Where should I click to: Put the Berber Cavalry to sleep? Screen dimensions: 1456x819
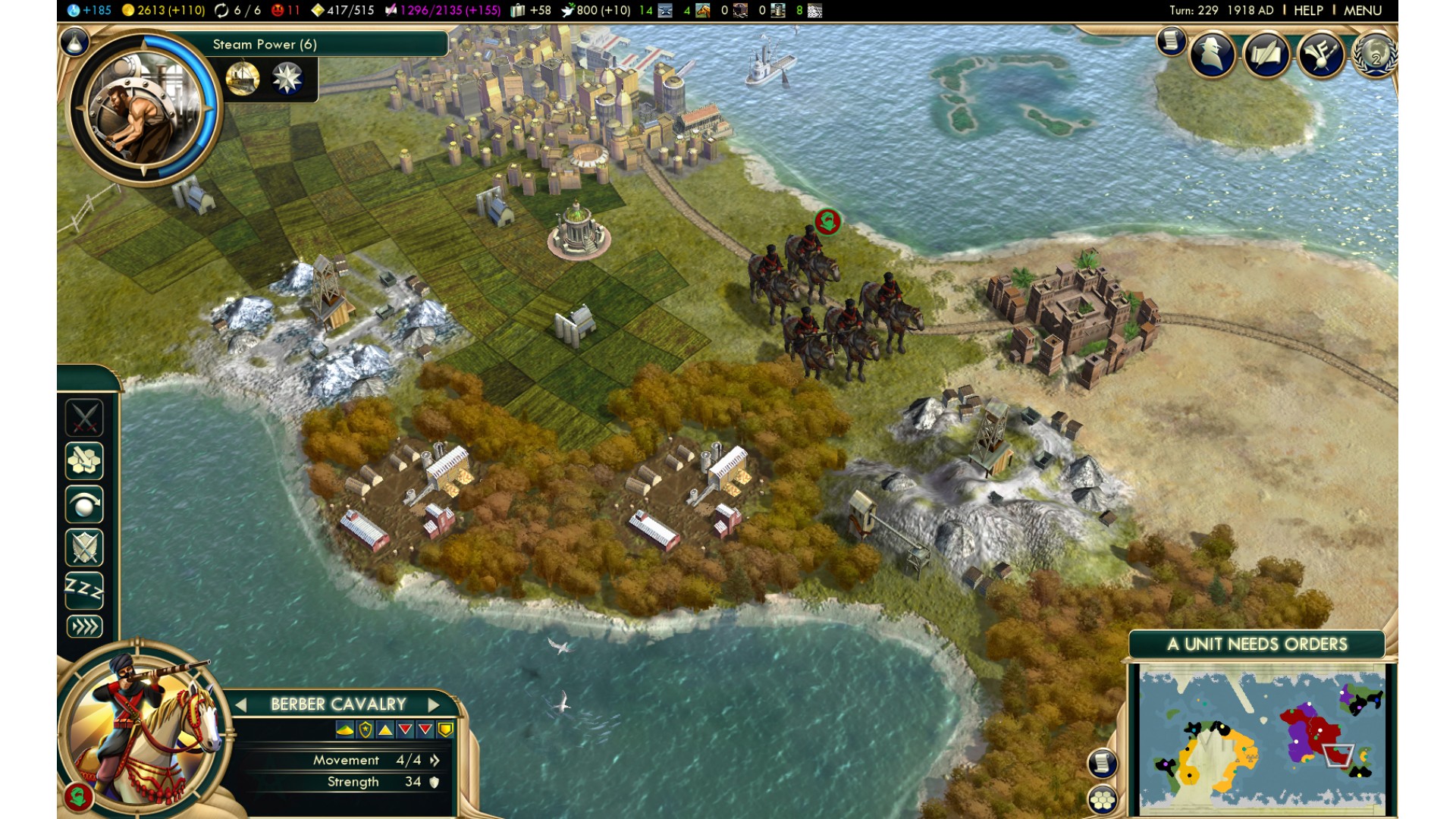coord(84,590)
